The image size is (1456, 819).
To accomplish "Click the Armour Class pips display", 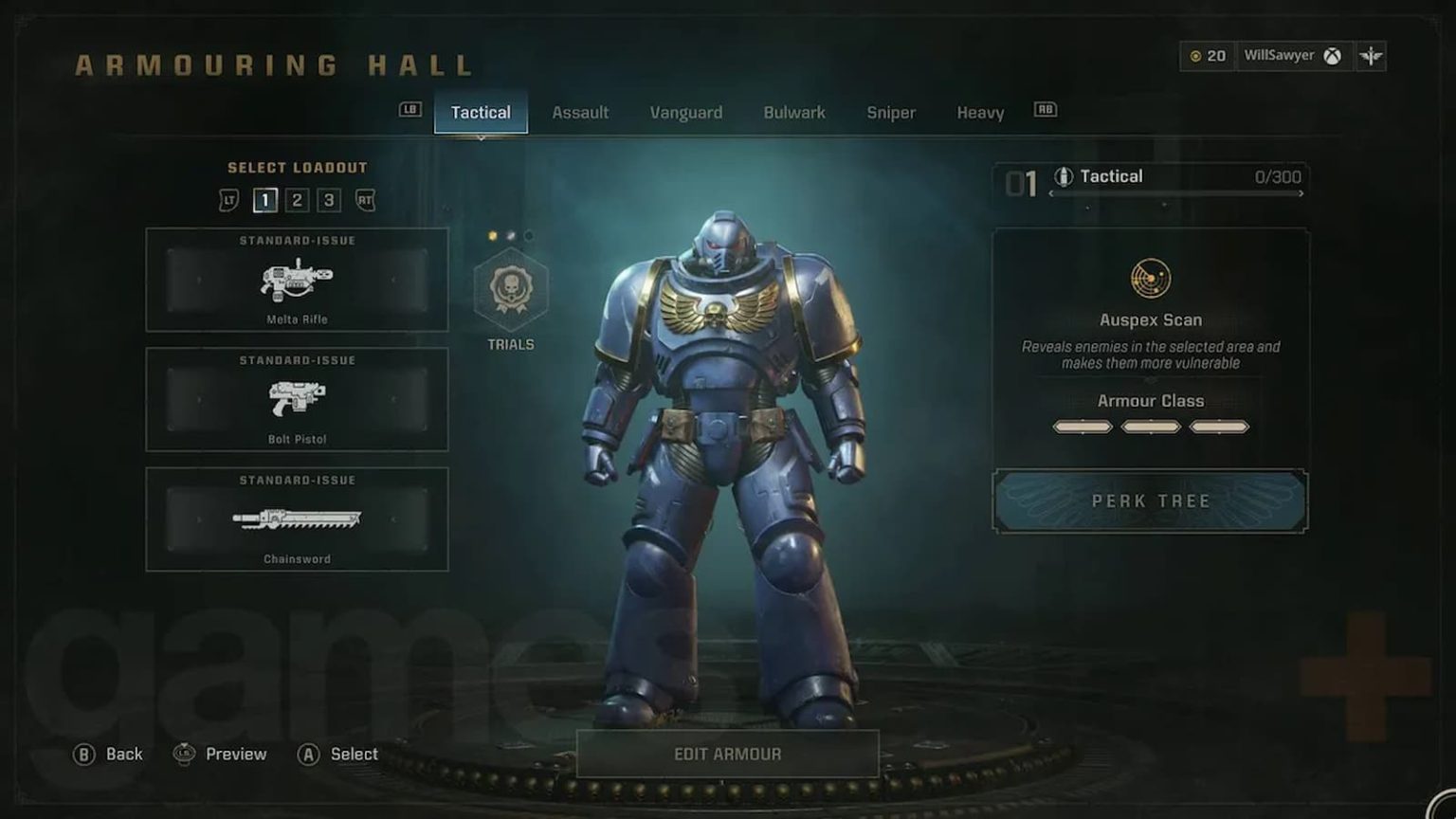I will 1150,427.
